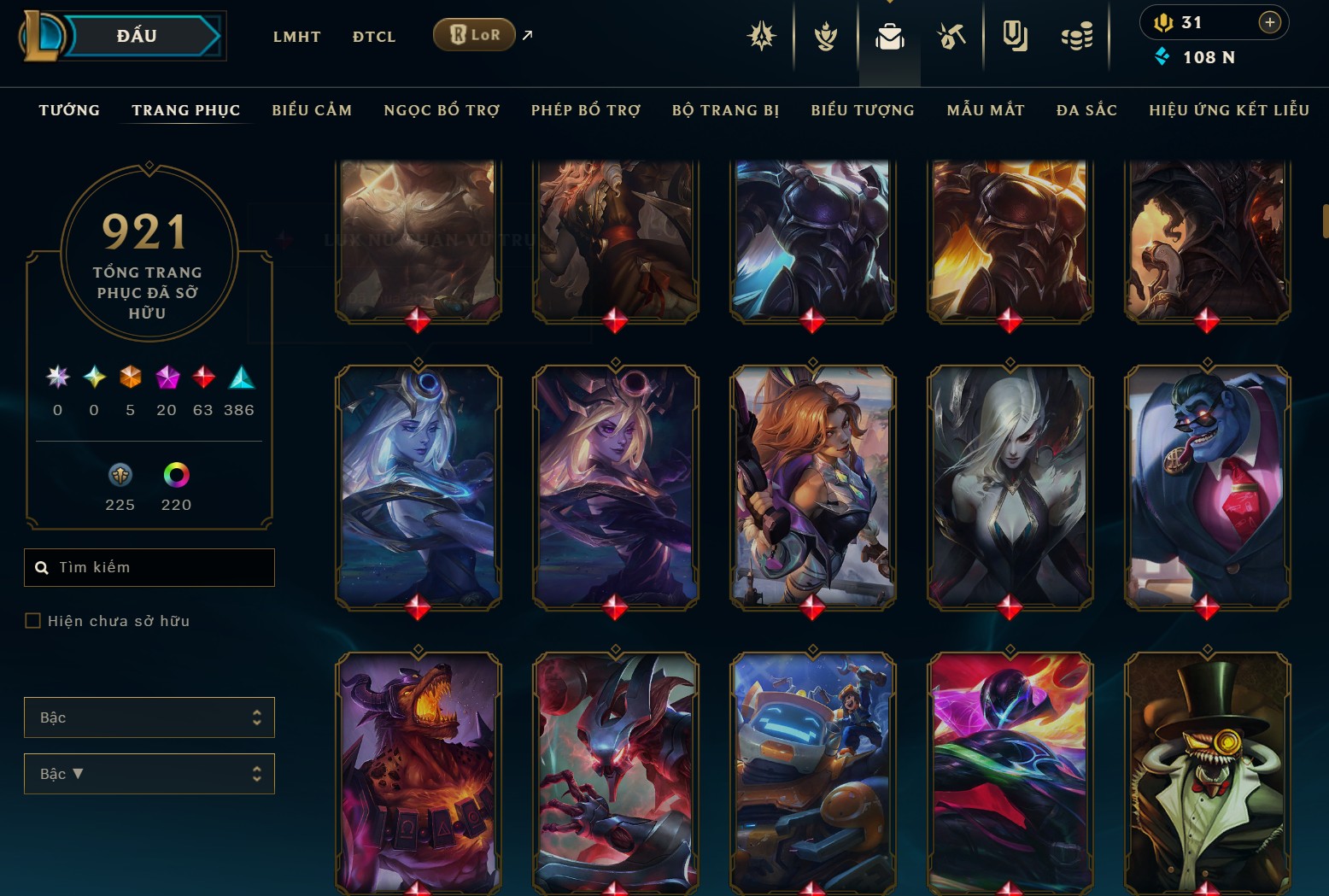Toggle the Hiện chưa sở hữu checkbox
Image resolution: width=1329 pixels, height=896 pixels.
pyautogui.click(x=33, y=621)
